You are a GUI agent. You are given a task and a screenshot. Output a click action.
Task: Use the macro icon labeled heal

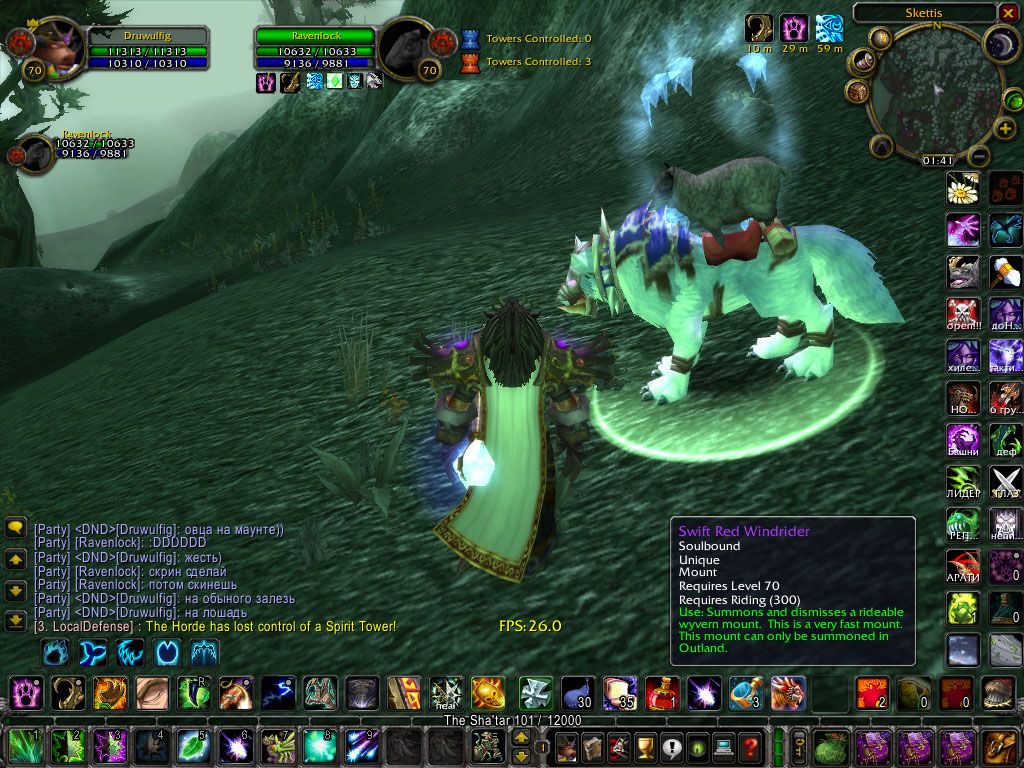click(445, 692)
